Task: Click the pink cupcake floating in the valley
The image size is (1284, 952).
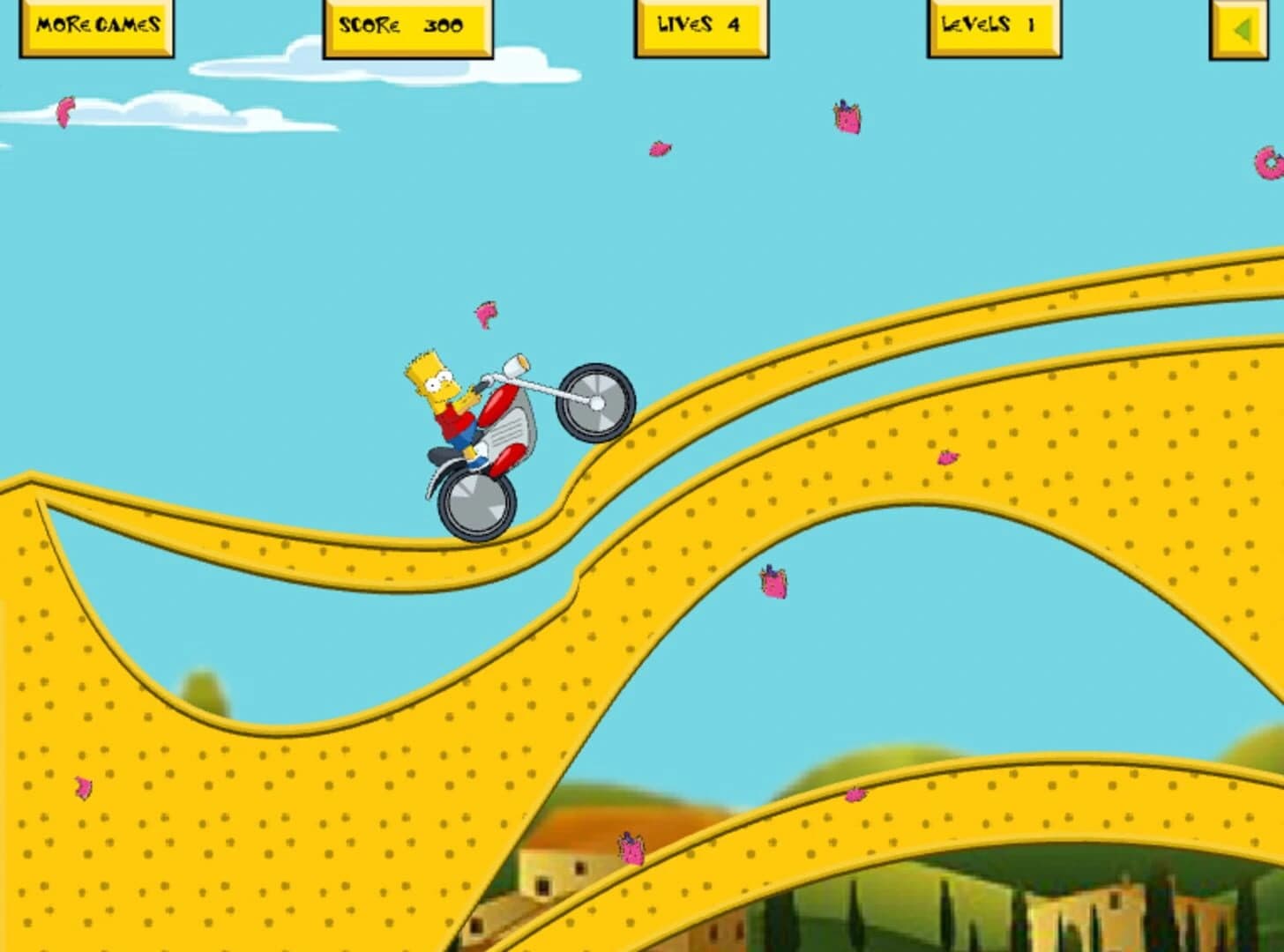Action: click(772, 583)
